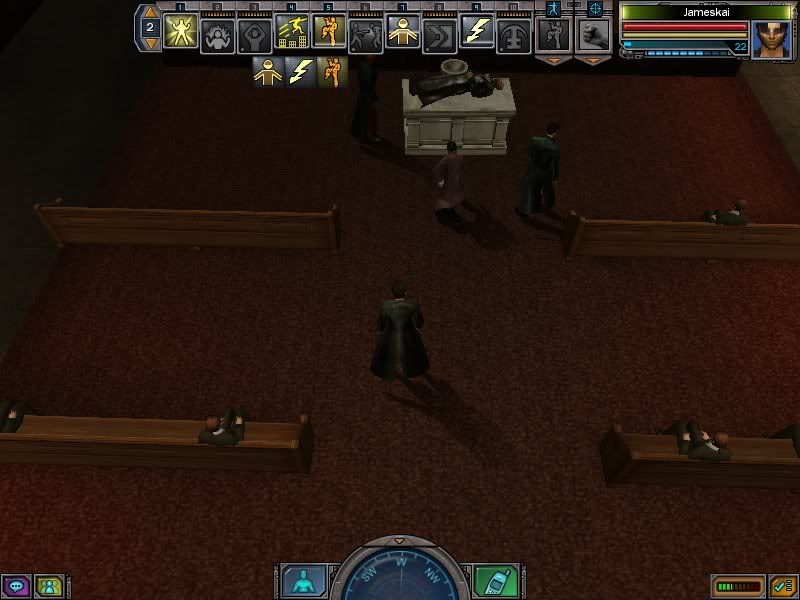
Task: Open the team members panel icon
Action: [x=46, y=585]
